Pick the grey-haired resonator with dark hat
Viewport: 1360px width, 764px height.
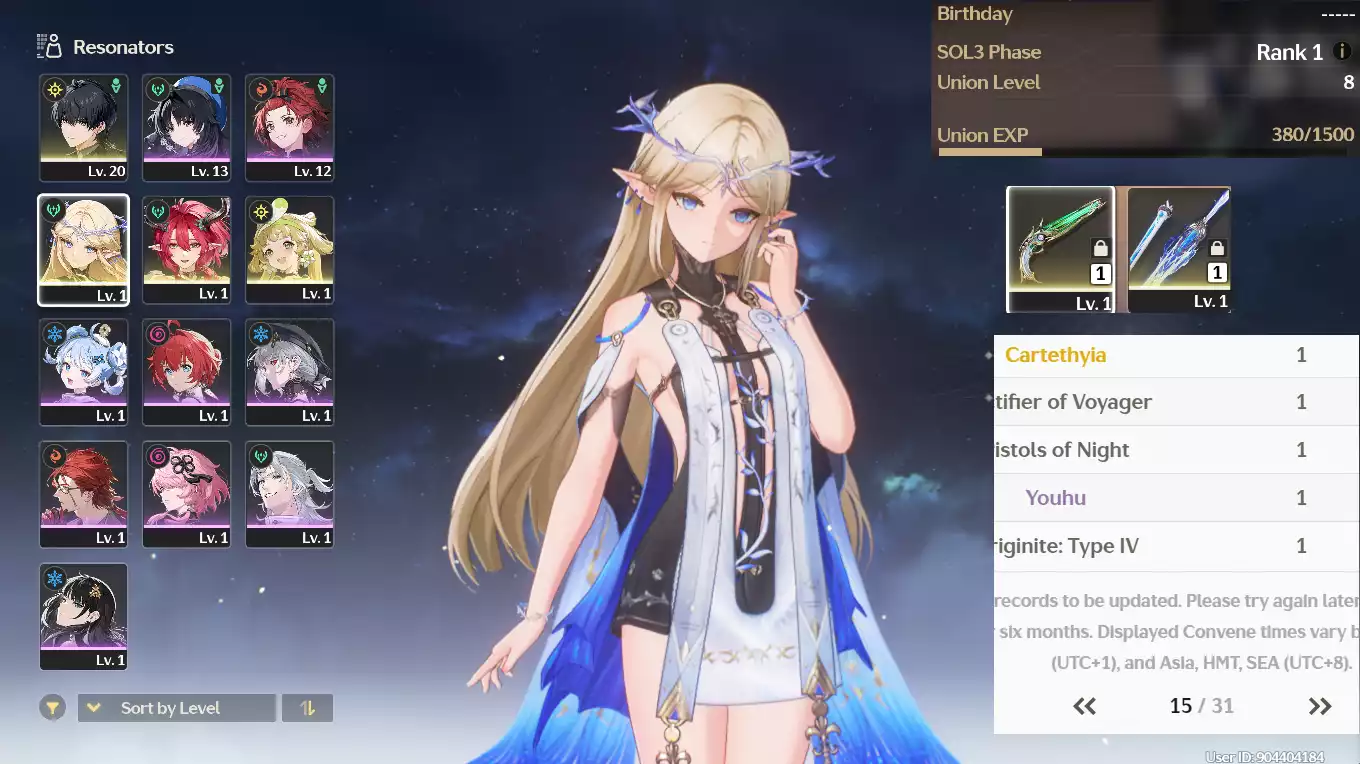coord(289,372)
